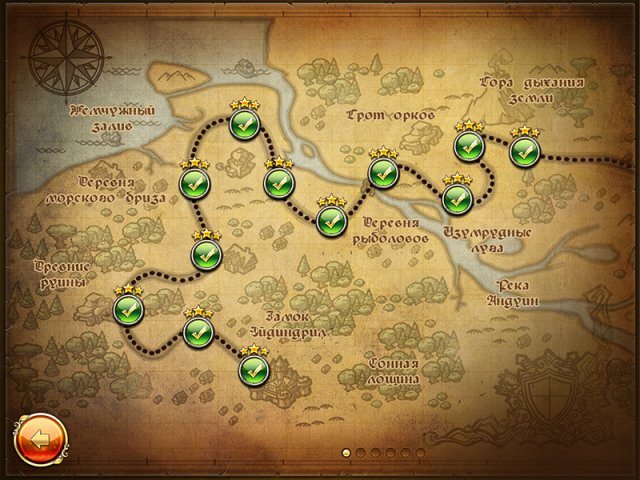This screenshot has height=480, width=640.
Task: Choose the level node under Грот орков
Action: (x=383, y=172)
